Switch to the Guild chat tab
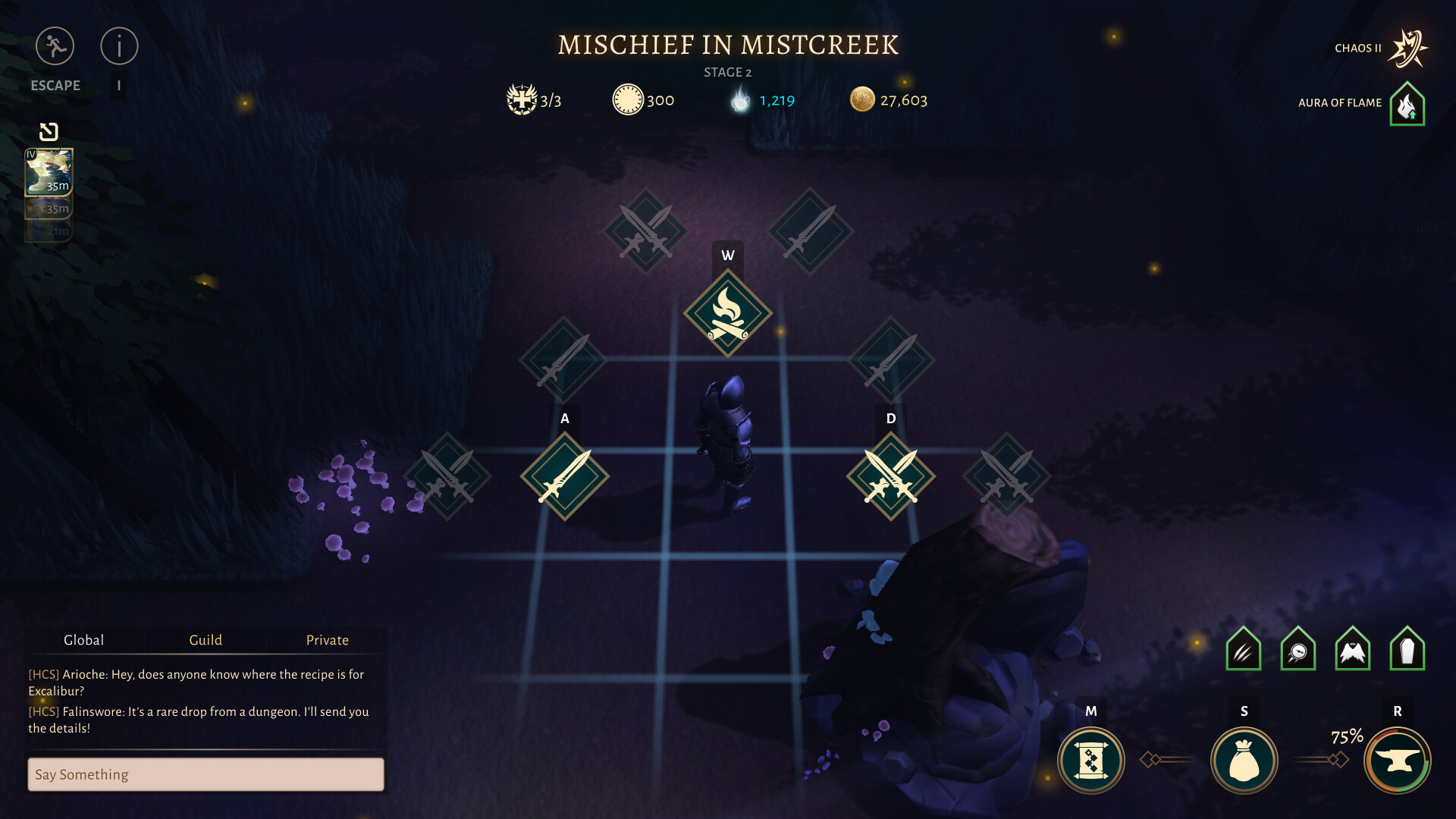Screen dimensions: 1456x819 [x=206, y=640]
